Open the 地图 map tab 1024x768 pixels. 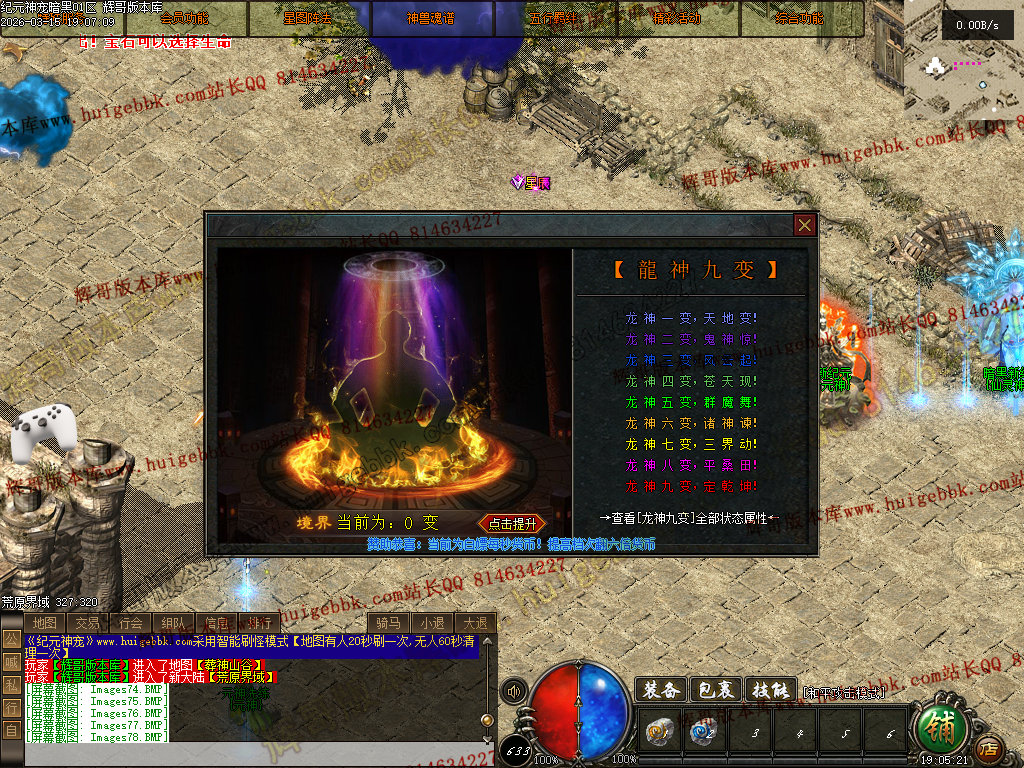[x=45, y=623]
